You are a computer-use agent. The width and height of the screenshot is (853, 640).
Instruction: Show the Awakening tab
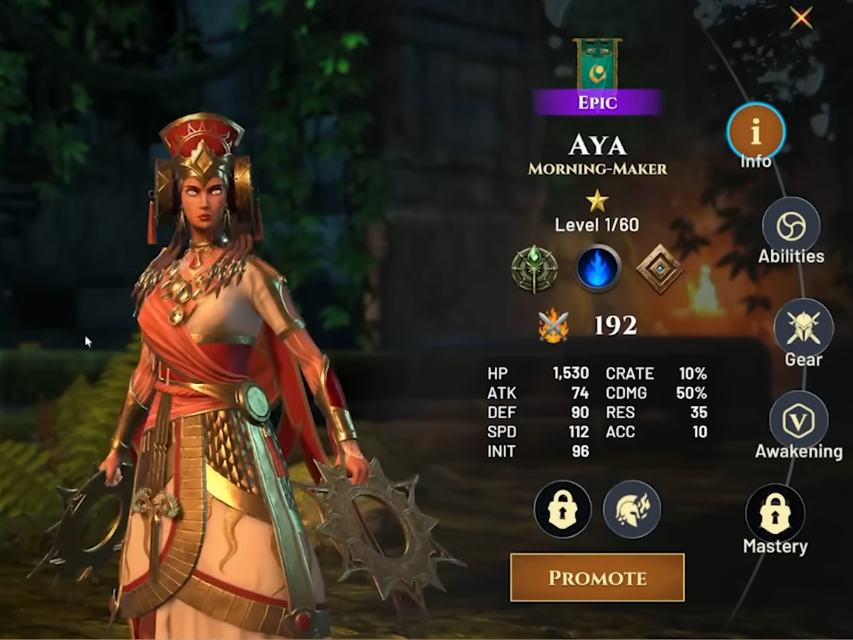[x=798, y=420]
